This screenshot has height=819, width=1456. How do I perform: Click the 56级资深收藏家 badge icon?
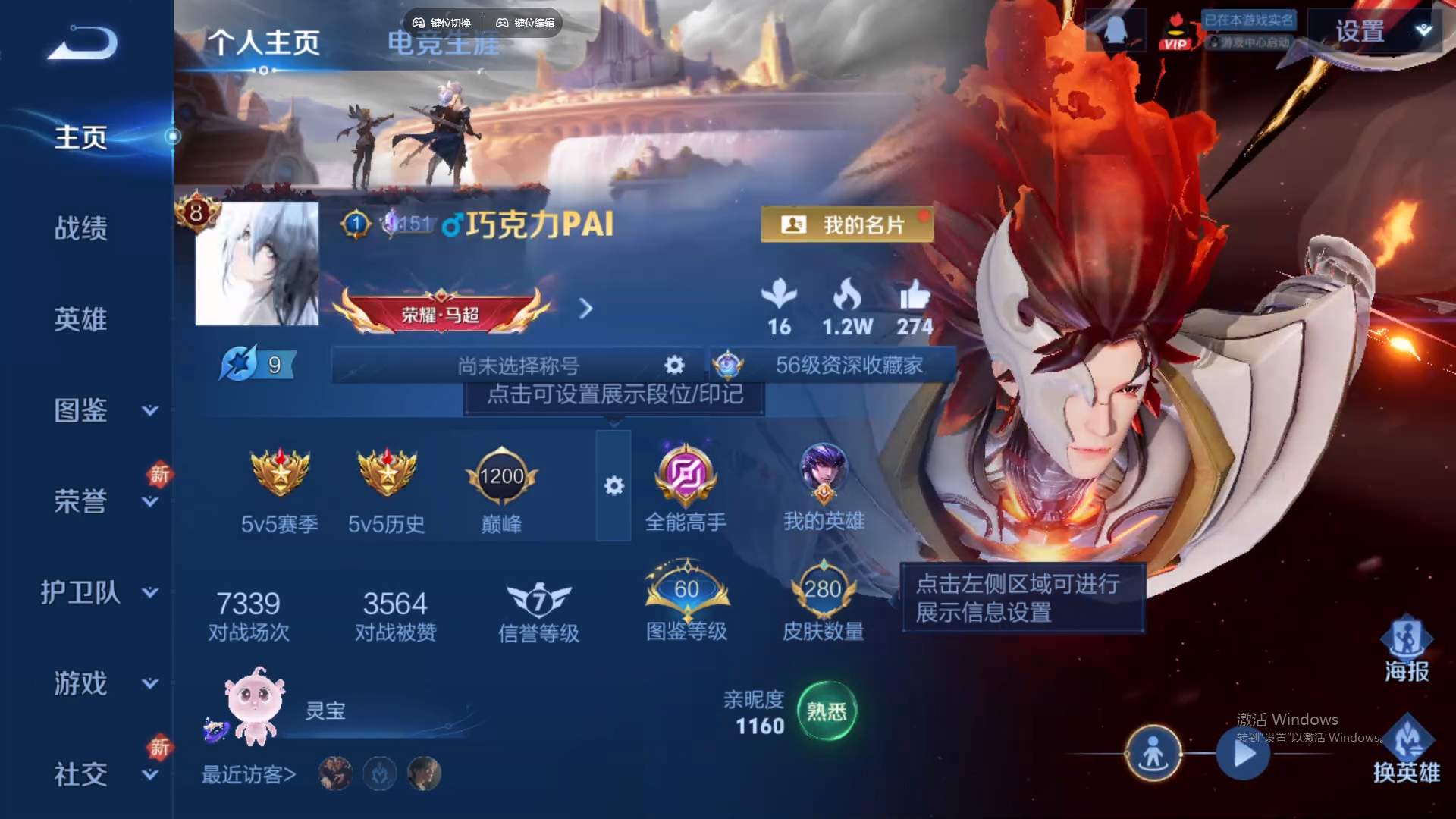[x=730, y=366]
